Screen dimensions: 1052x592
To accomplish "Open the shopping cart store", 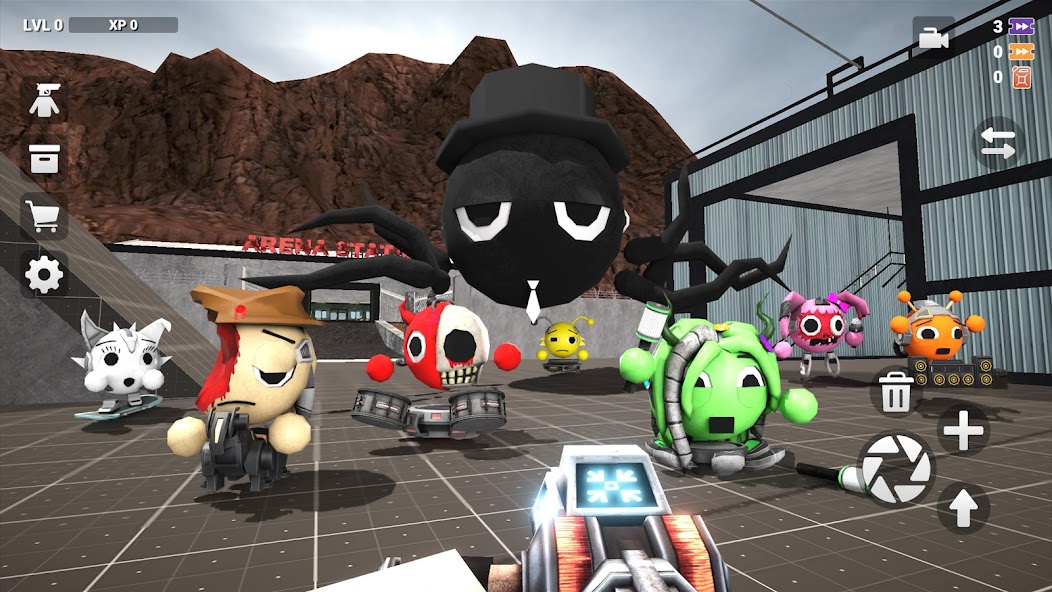I will pos(44,217).
